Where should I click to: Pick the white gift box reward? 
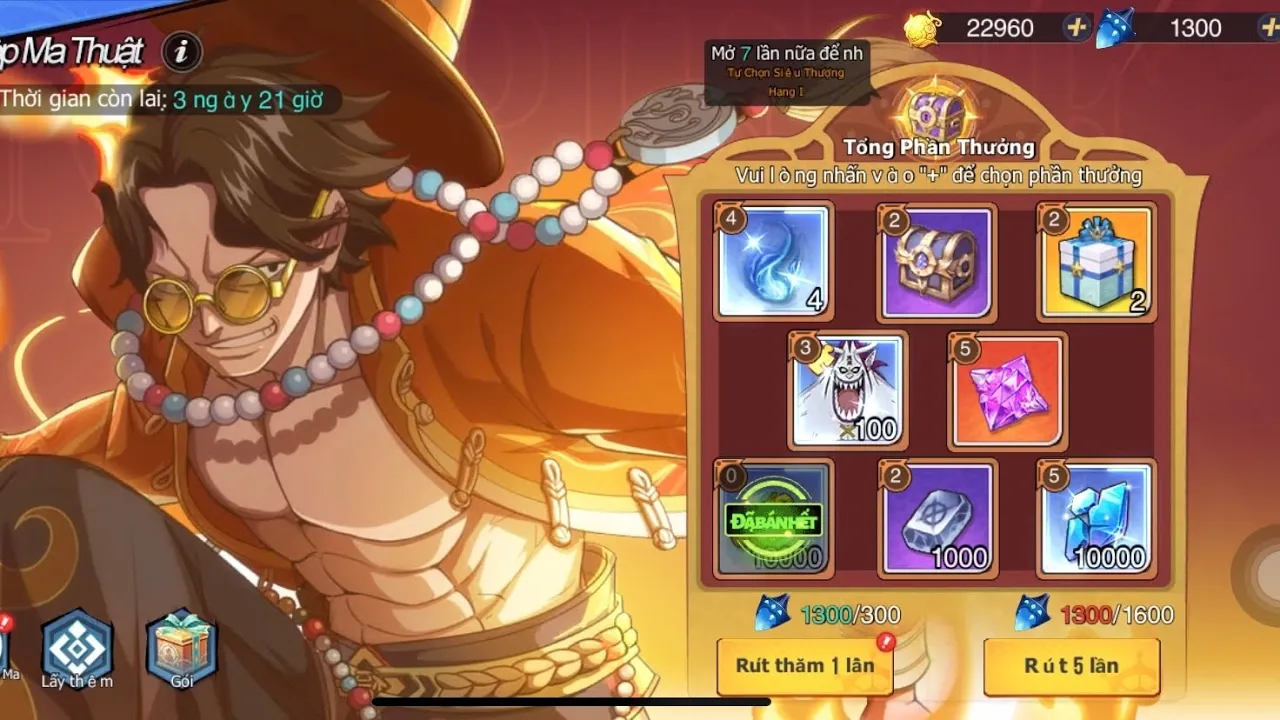pyautogui.click(x=1096, y=262)
